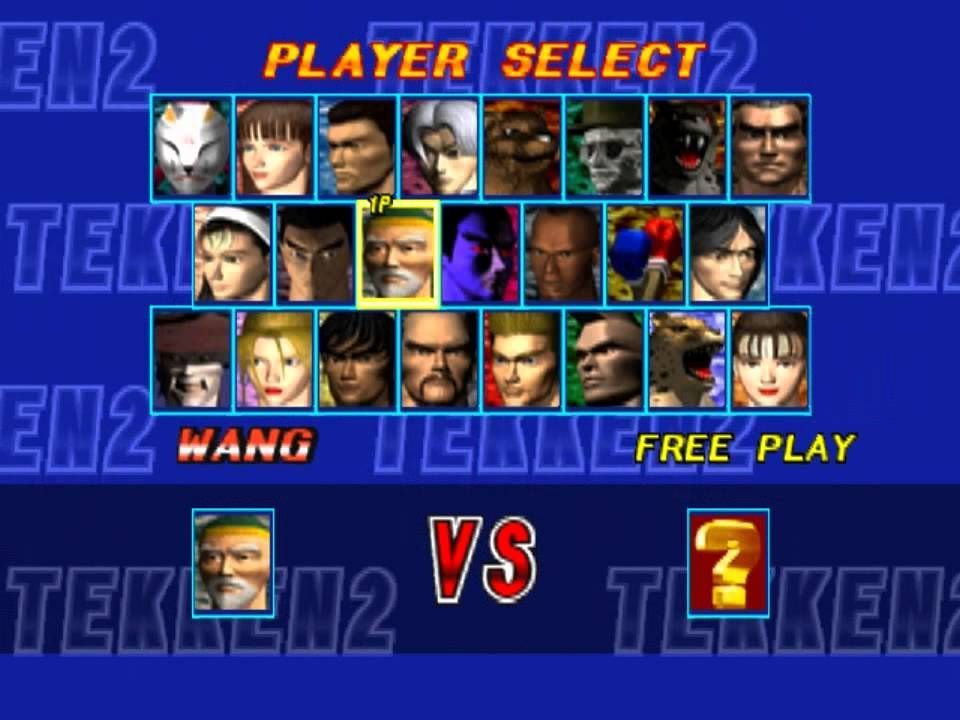Select the bald fighter portrait
This screenshot has height=720, width=960.
[563, 254]
